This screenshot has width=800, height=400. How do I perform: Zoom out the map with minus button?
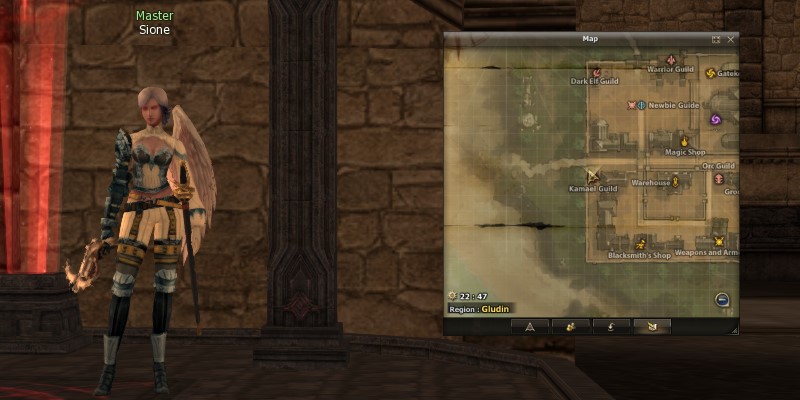(x=721, y=299)
